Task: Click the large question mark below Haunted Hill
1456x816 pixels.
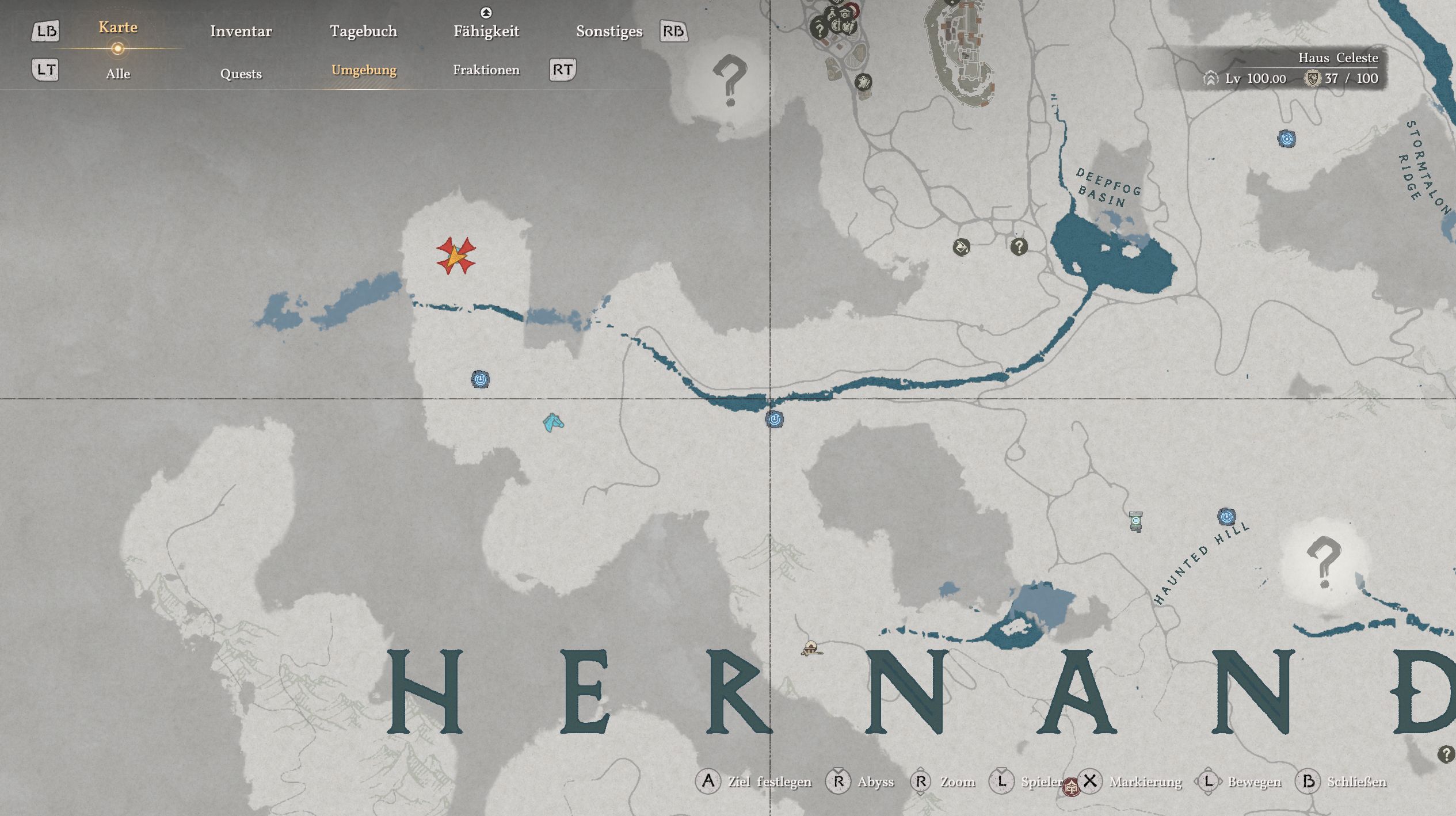Action: (1323, 561)
